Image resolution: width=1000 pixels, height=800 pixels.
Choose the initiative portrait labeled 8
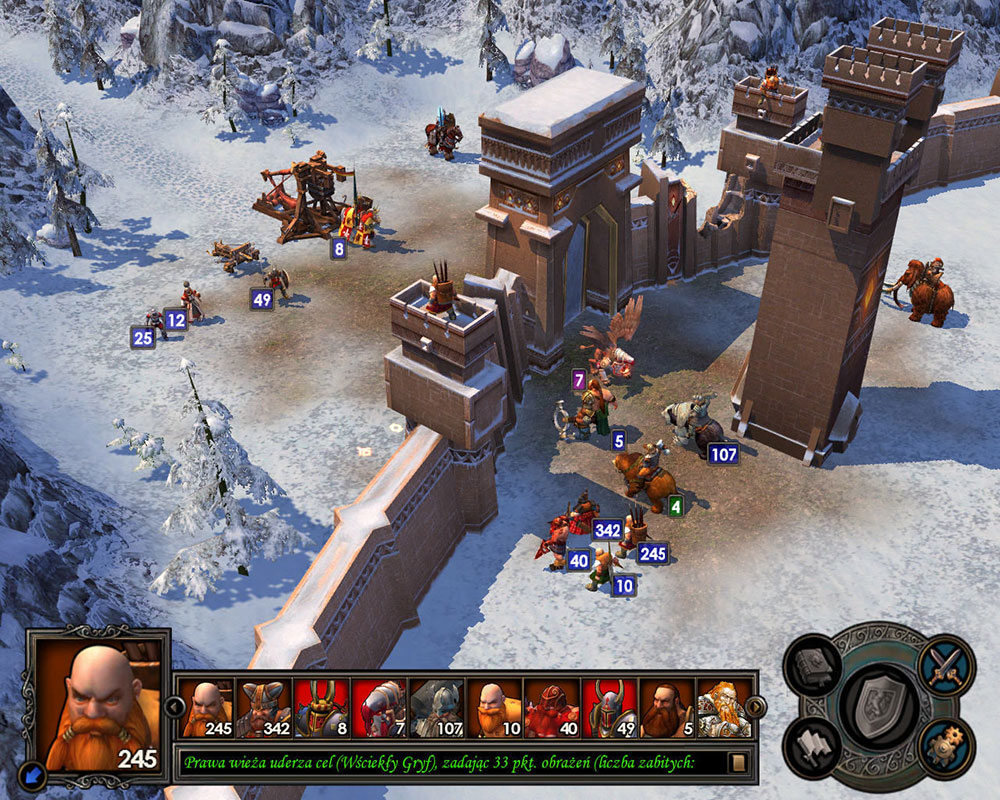(321, 708)
